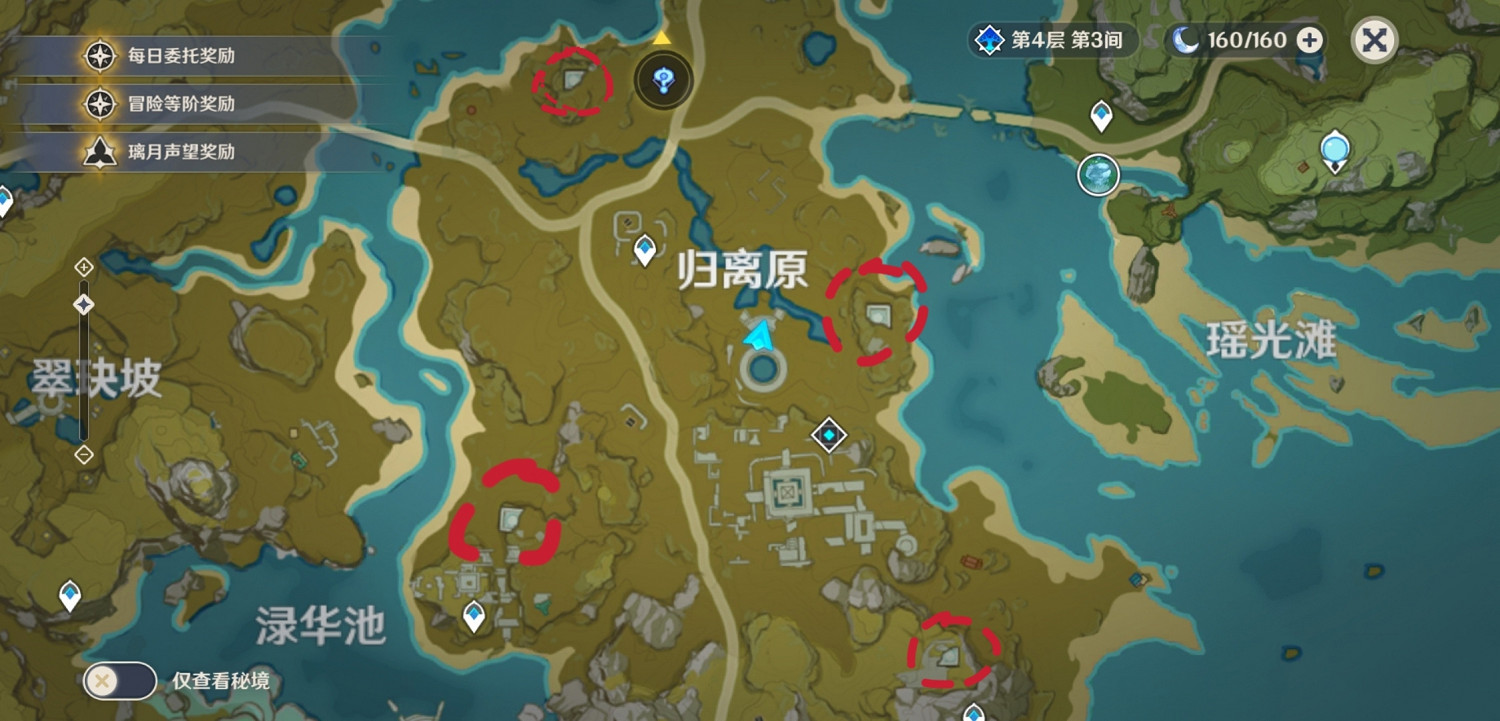Open the green circular domain icon near 瑶光滩
This screenshot has height=721, width=1500.
(1096, 173)
